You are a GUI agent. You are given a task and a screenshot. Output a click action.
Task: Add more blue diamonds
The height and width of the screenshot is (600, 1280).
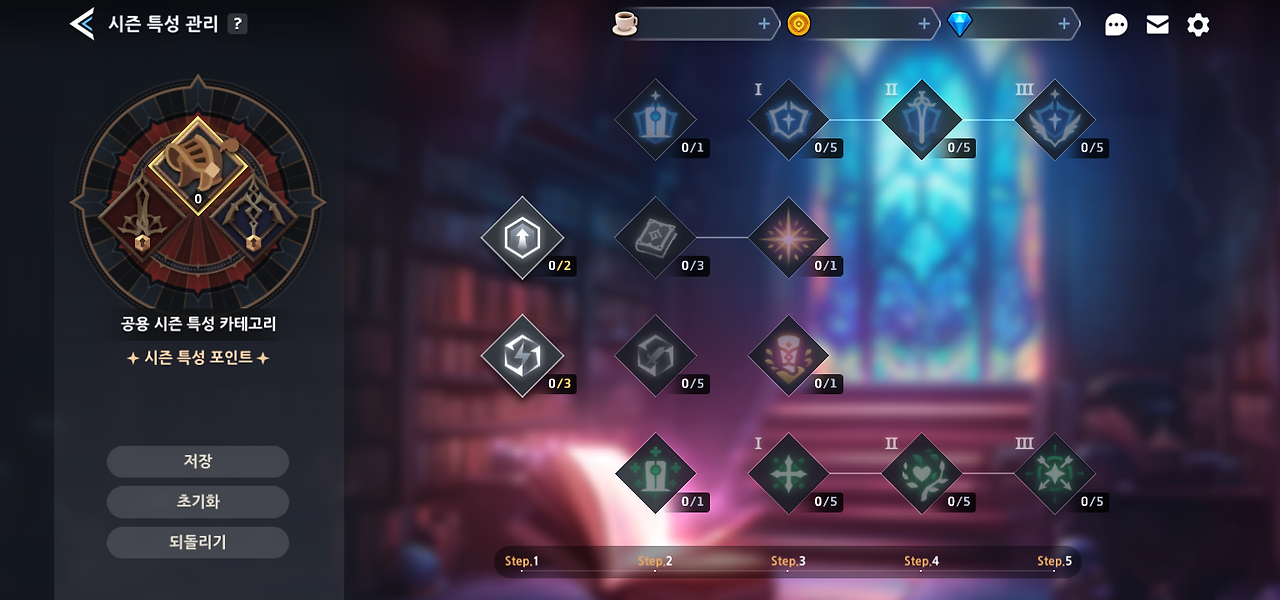[1064, 24]
